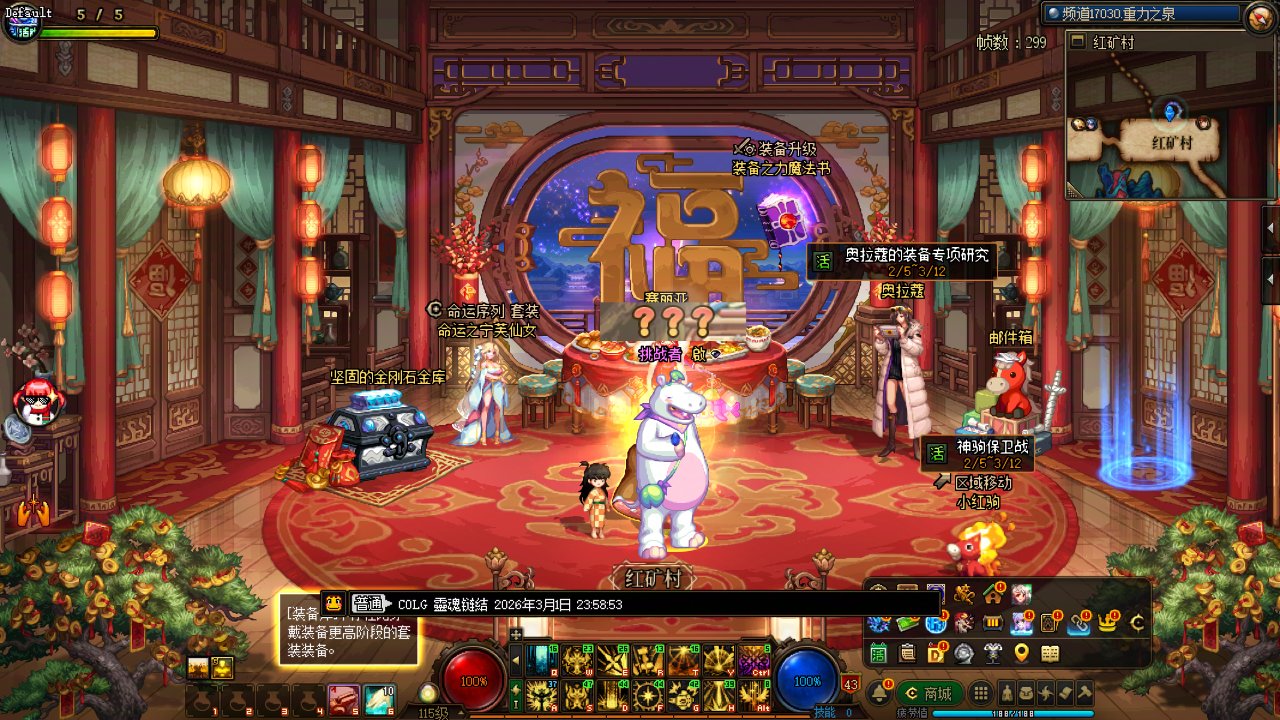Click the yellow map pin icon
Screen dimensions: 1280x720
[1021, 653]
